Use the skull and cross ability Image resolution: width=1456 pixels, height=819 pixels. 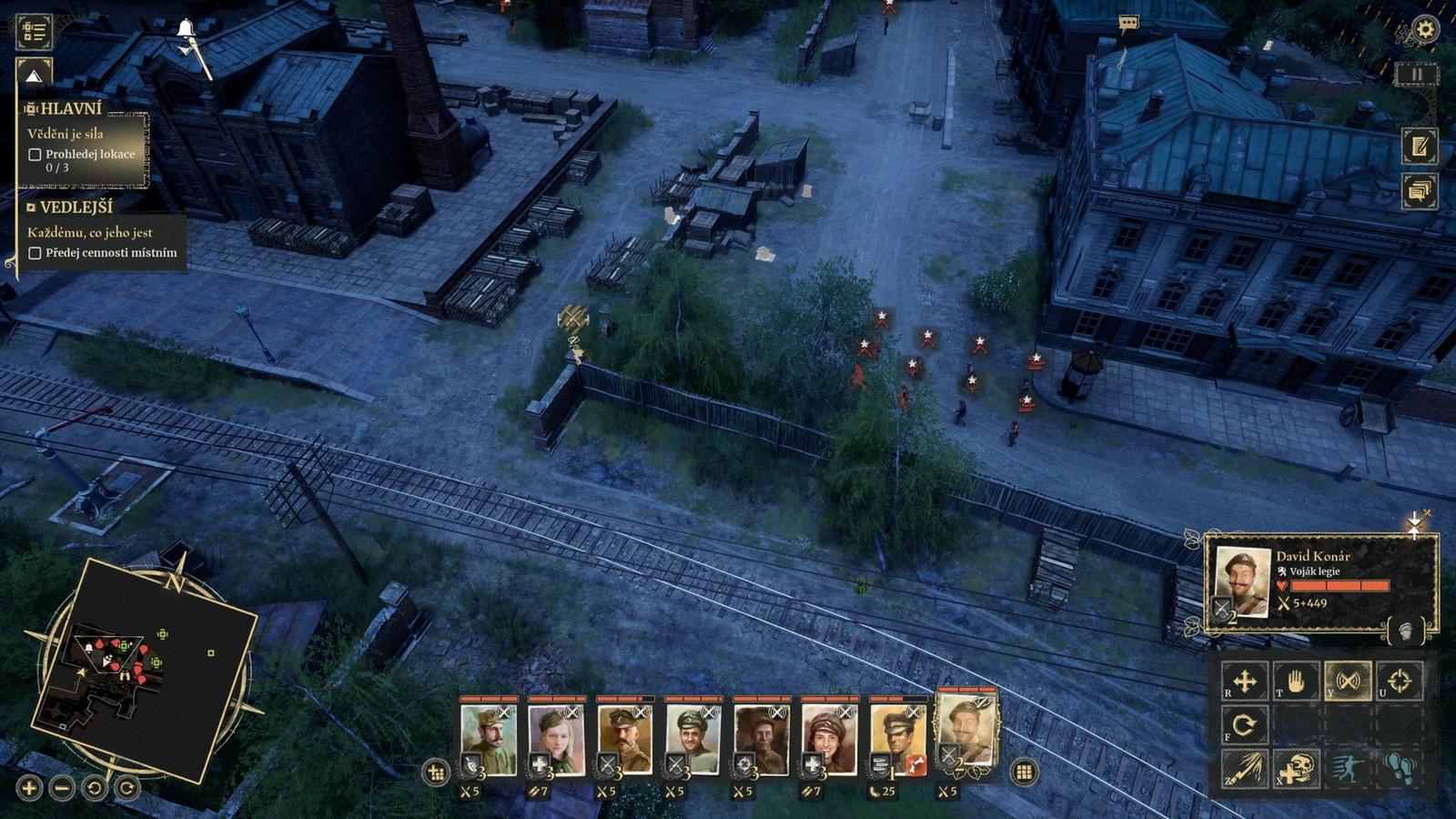tap(1296, 769)
